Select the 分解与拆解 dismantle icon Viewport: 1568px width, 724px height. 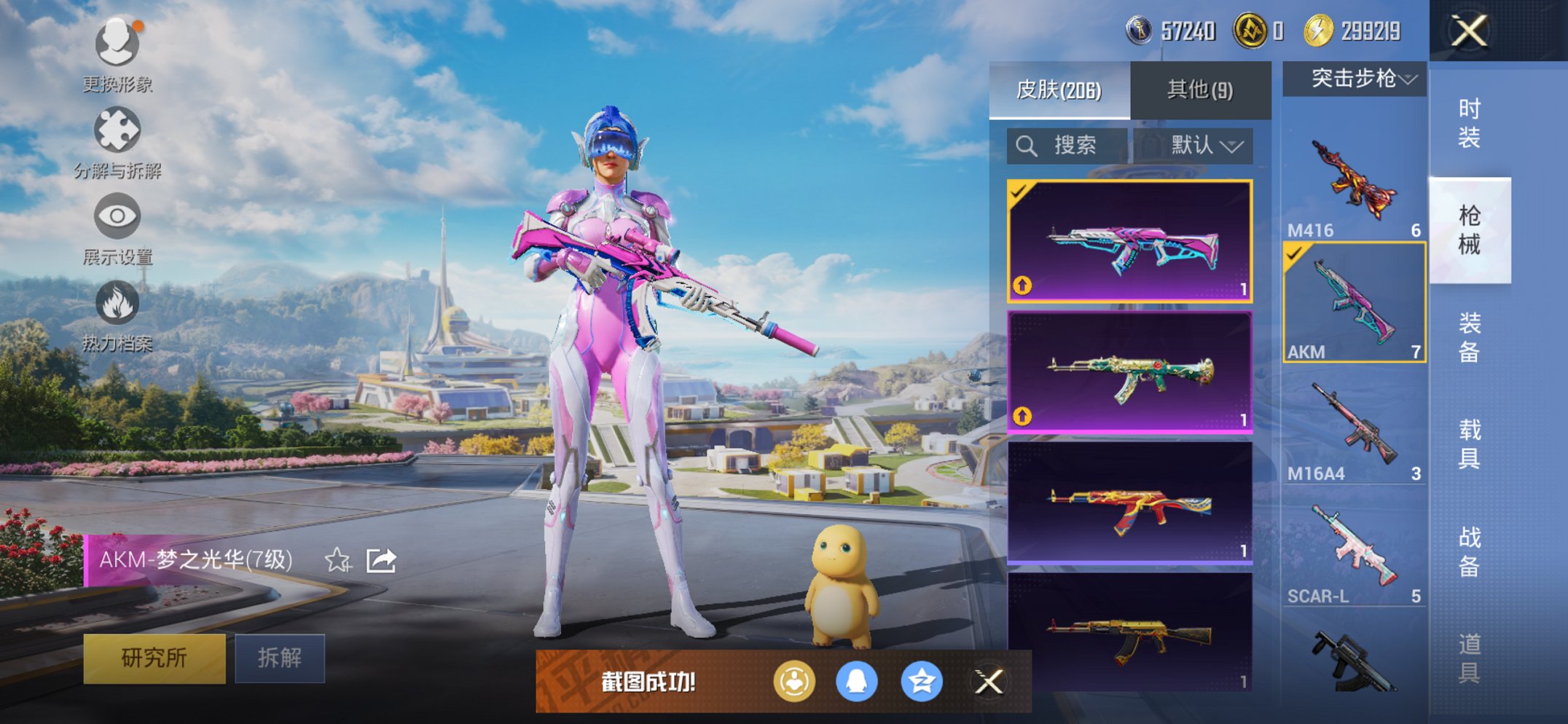(117, 131)
